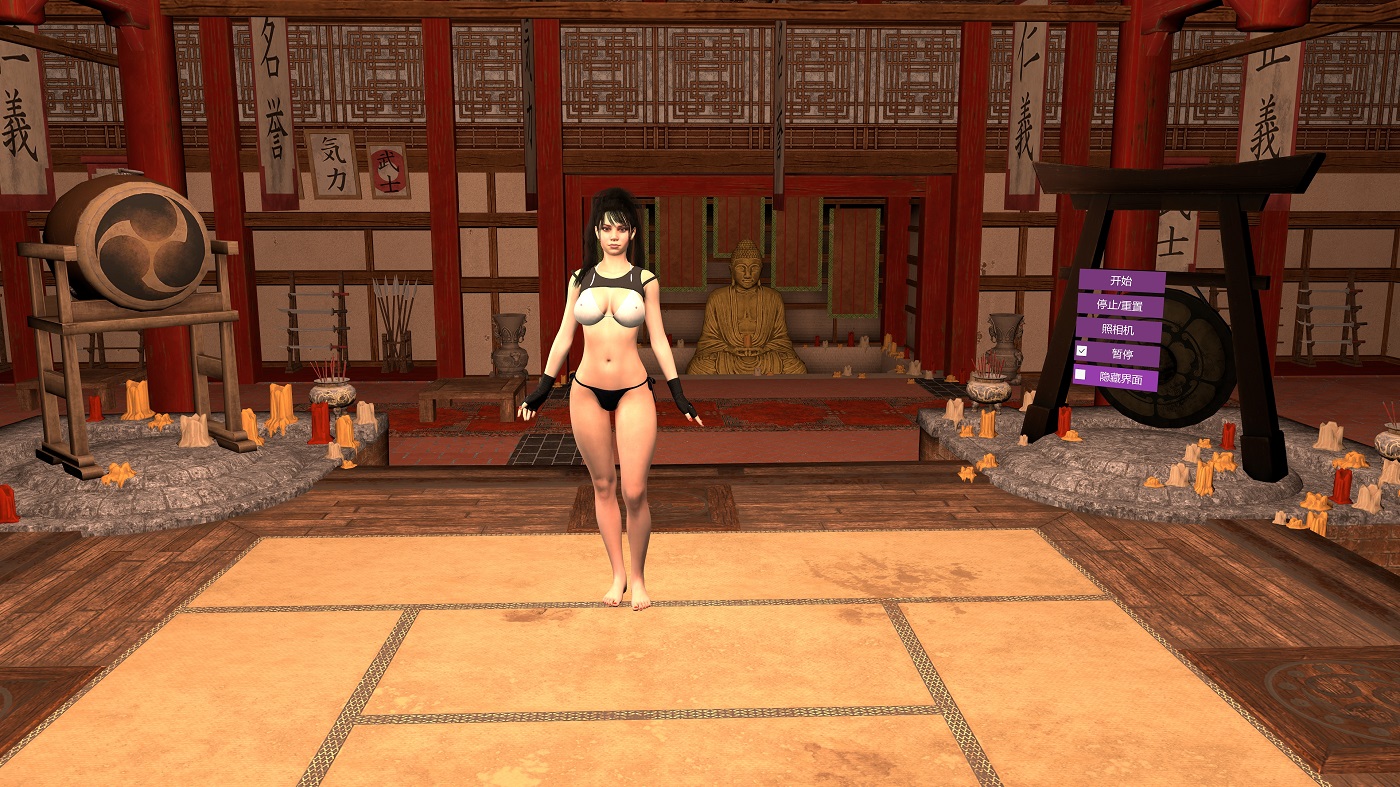The width and height of the screenshot is (1400, 787).
Task: Tick the 隐藏界面 (Hide UI) checkbox
Action: point(1080,376)
